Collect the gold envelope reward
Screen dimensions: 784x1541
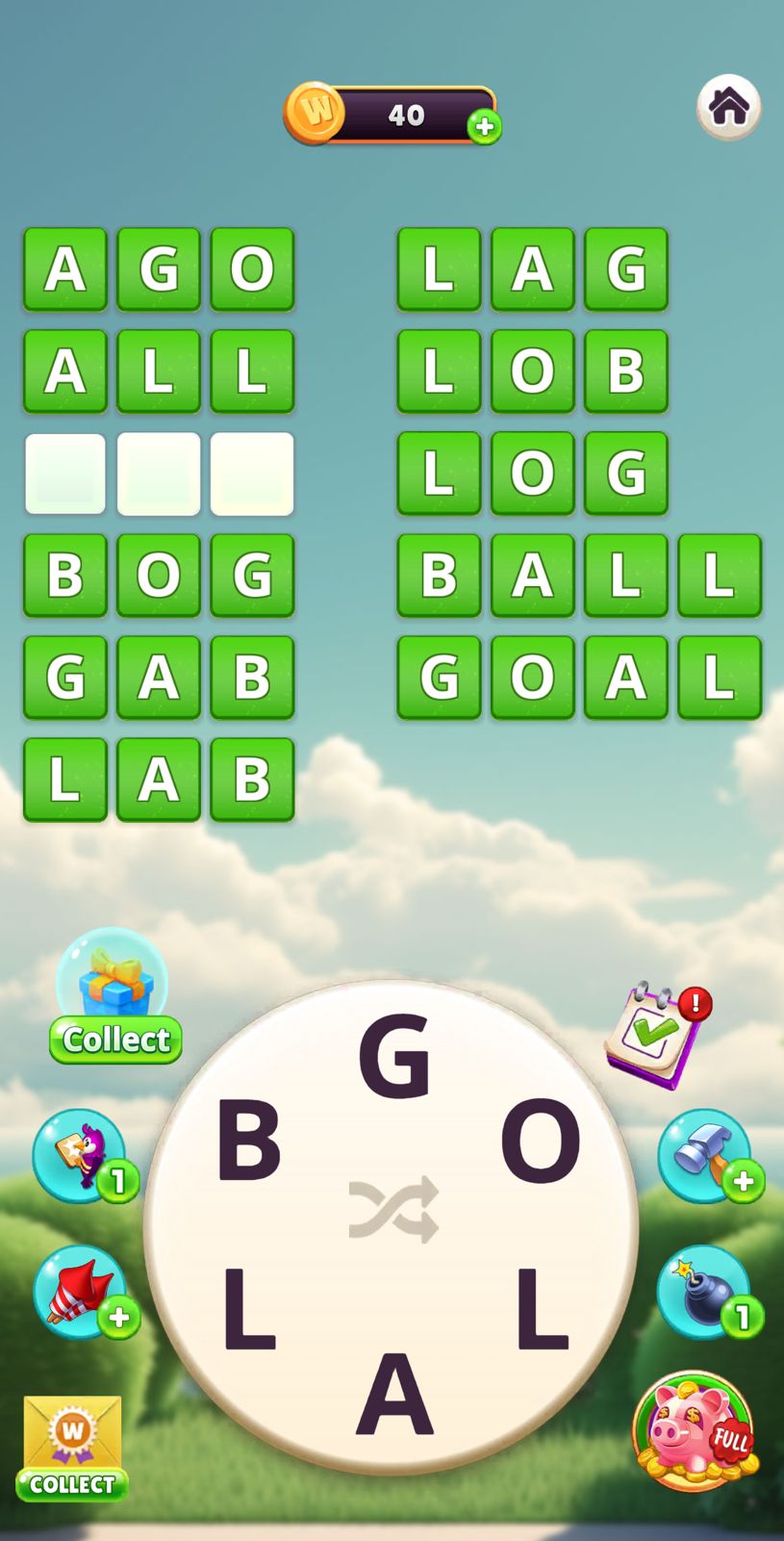pos(72,1448)
